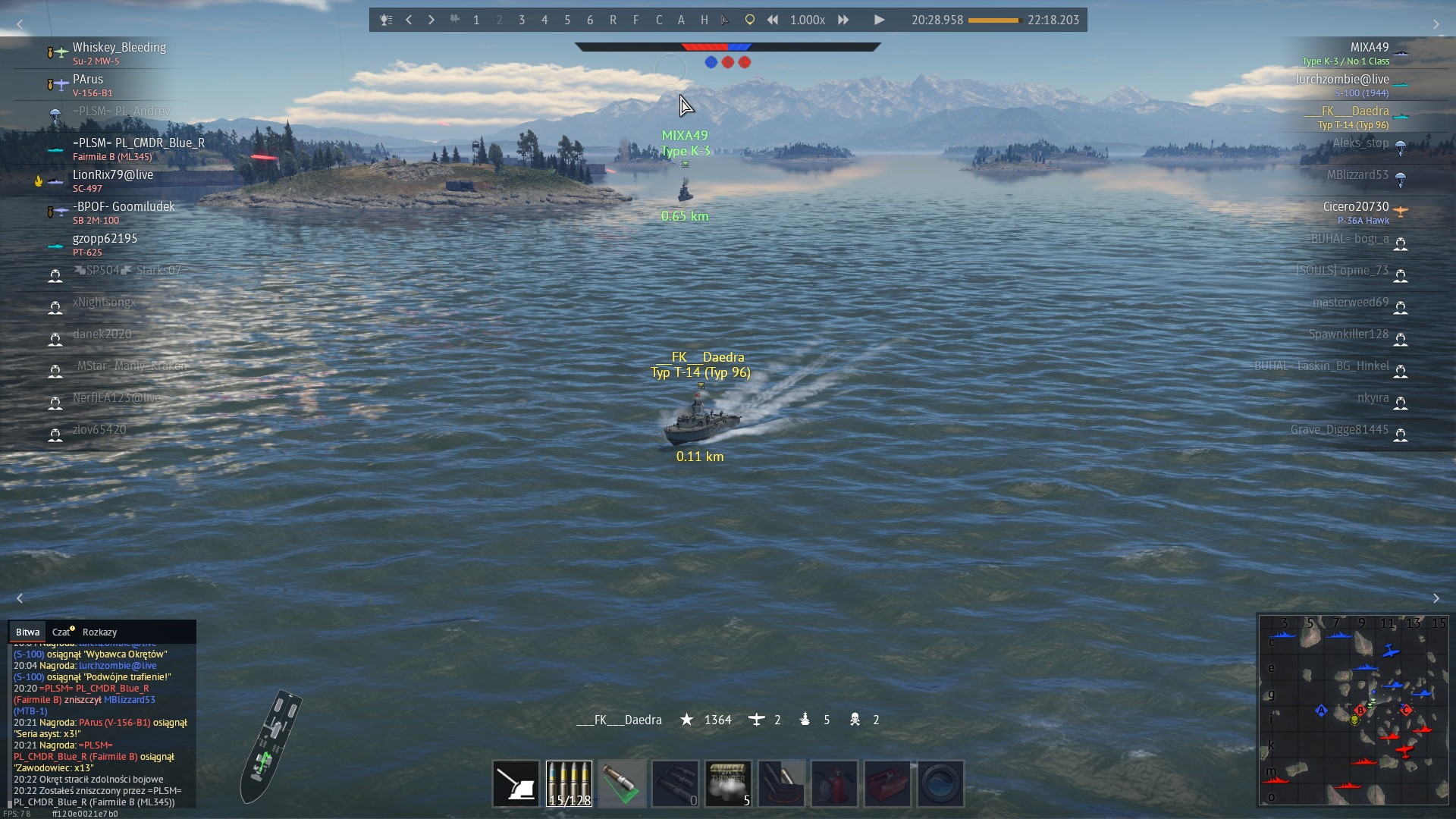
Task: Select the main gun turret slot
Action: (x=516, y=783)
